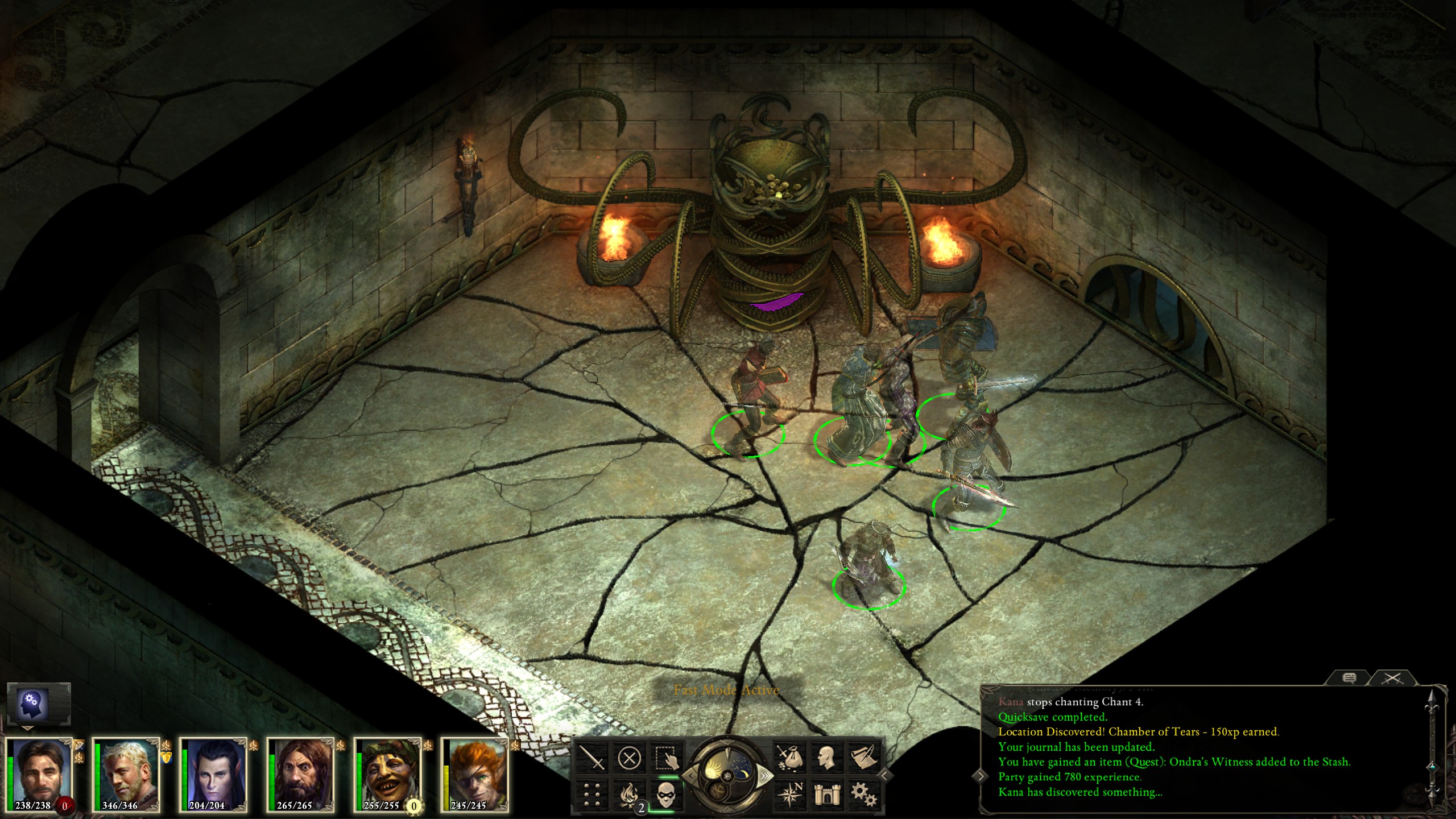
Task: Open inventory via the loot bag icon
Action: point(789,759)
